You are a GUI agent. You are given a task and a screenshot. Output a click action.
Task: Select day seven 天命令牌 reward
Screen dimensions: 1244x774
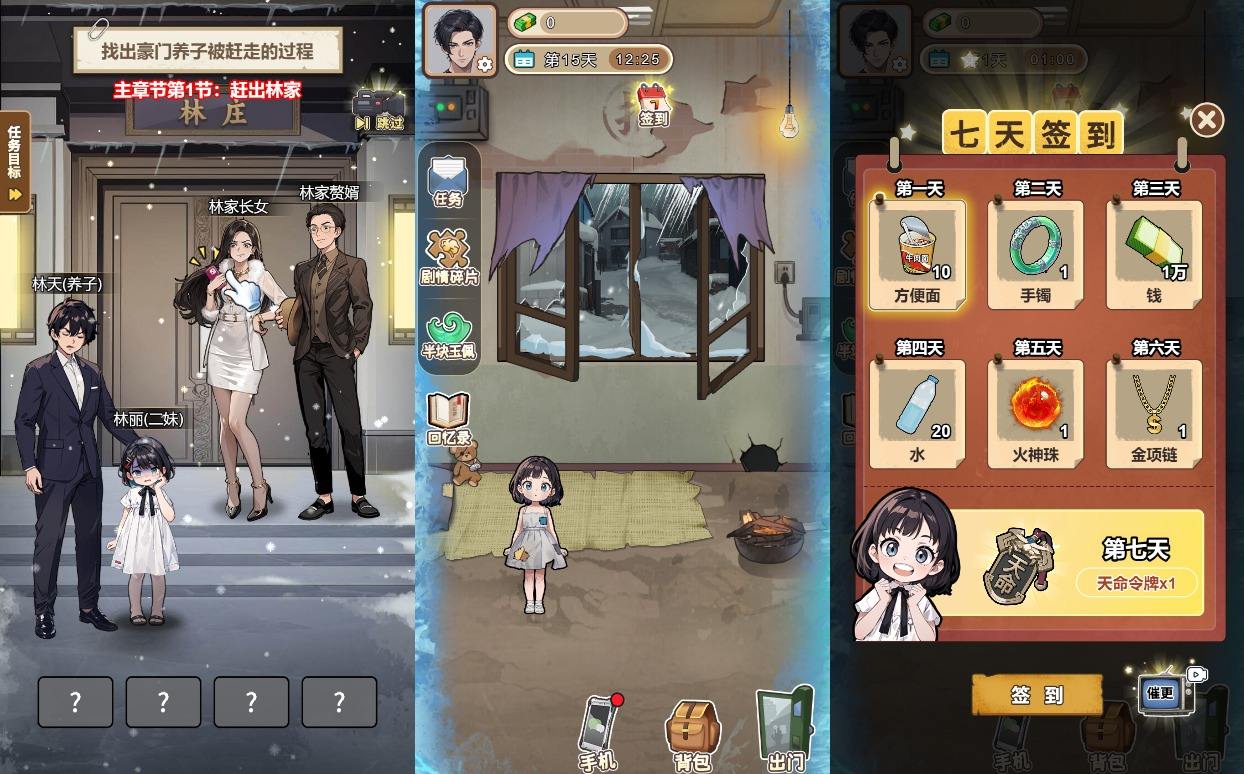pos(1075,563)
